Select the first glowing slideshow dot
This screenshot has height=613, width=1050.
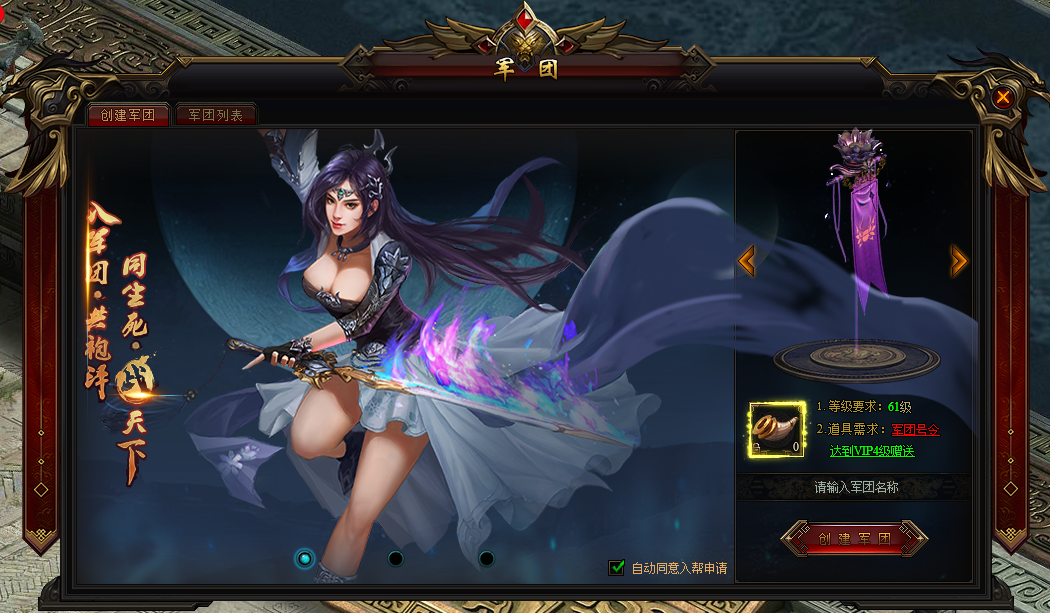tap(306, 558)
